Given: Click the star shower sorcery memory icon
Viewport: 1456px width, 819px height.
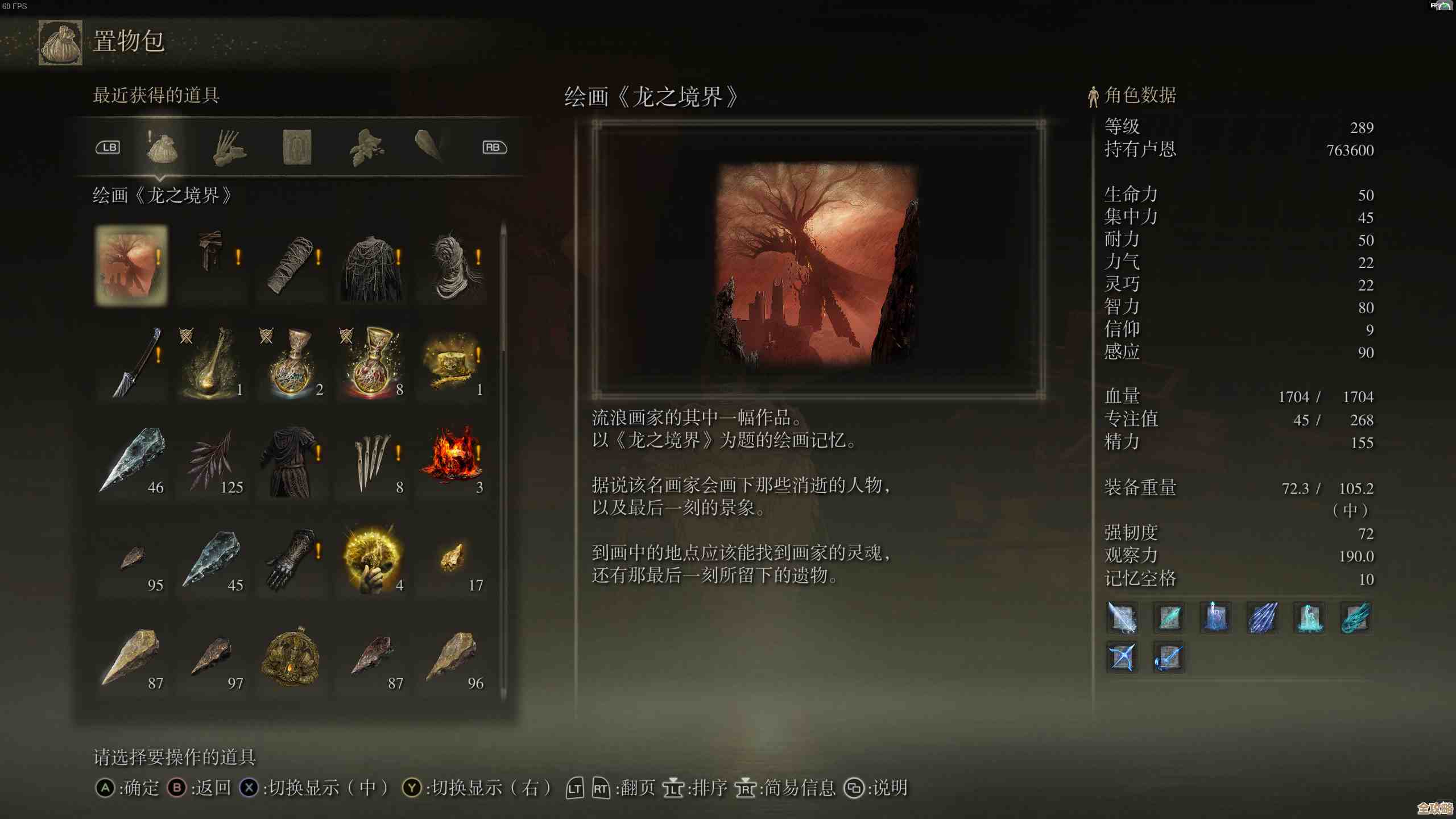Looking at the screenshot, I should [1263, 619].
